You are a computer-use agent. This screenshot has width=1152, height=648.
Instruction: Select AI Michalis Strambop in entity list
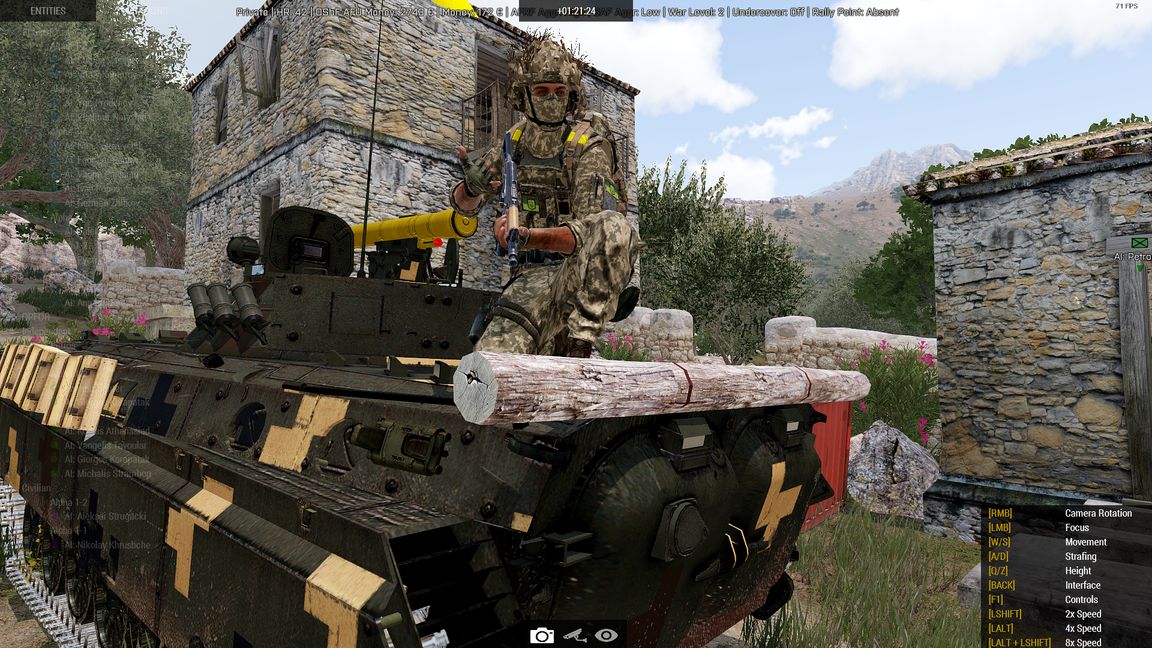107,473
